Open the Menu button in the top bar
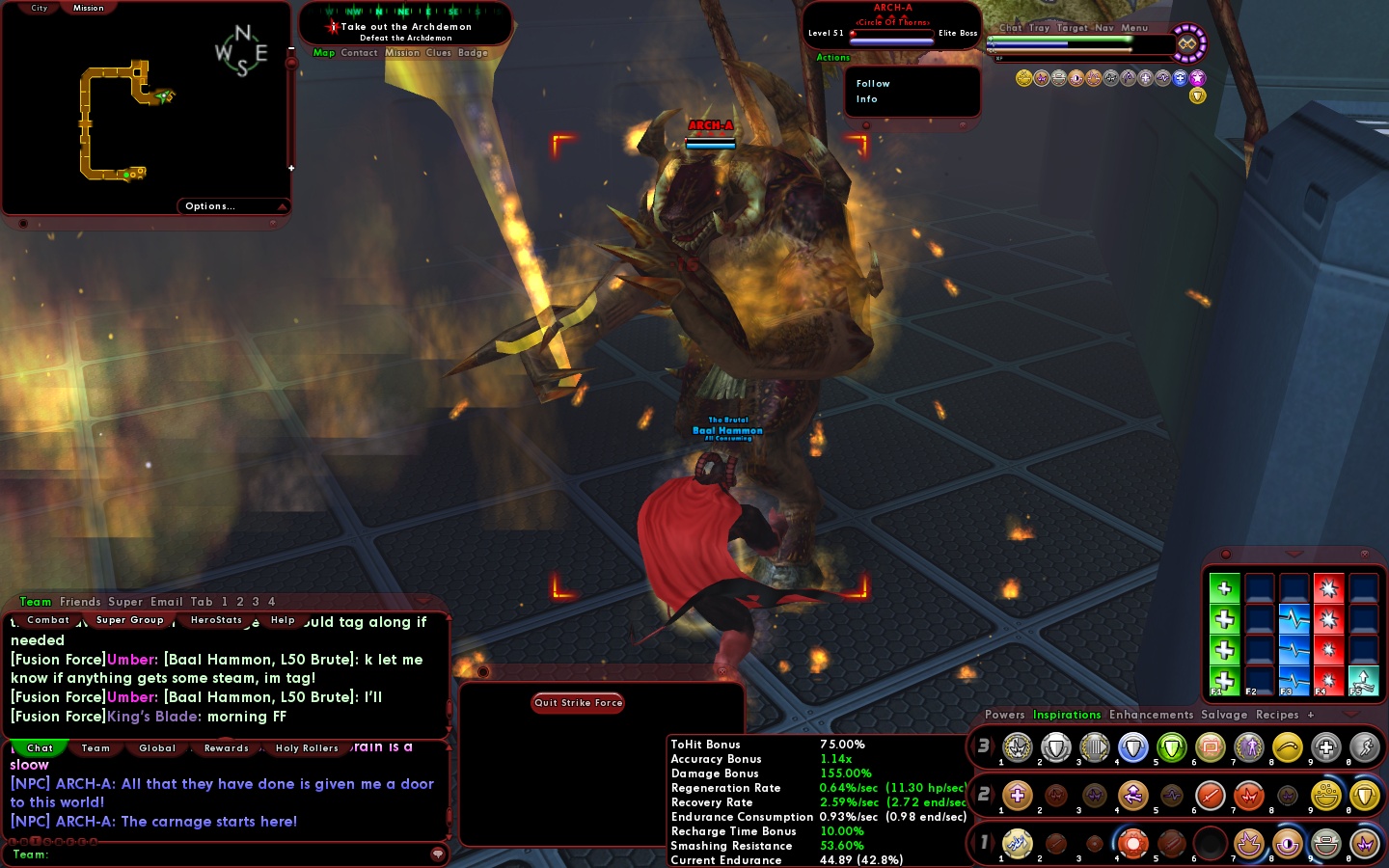 (1134, 28)
